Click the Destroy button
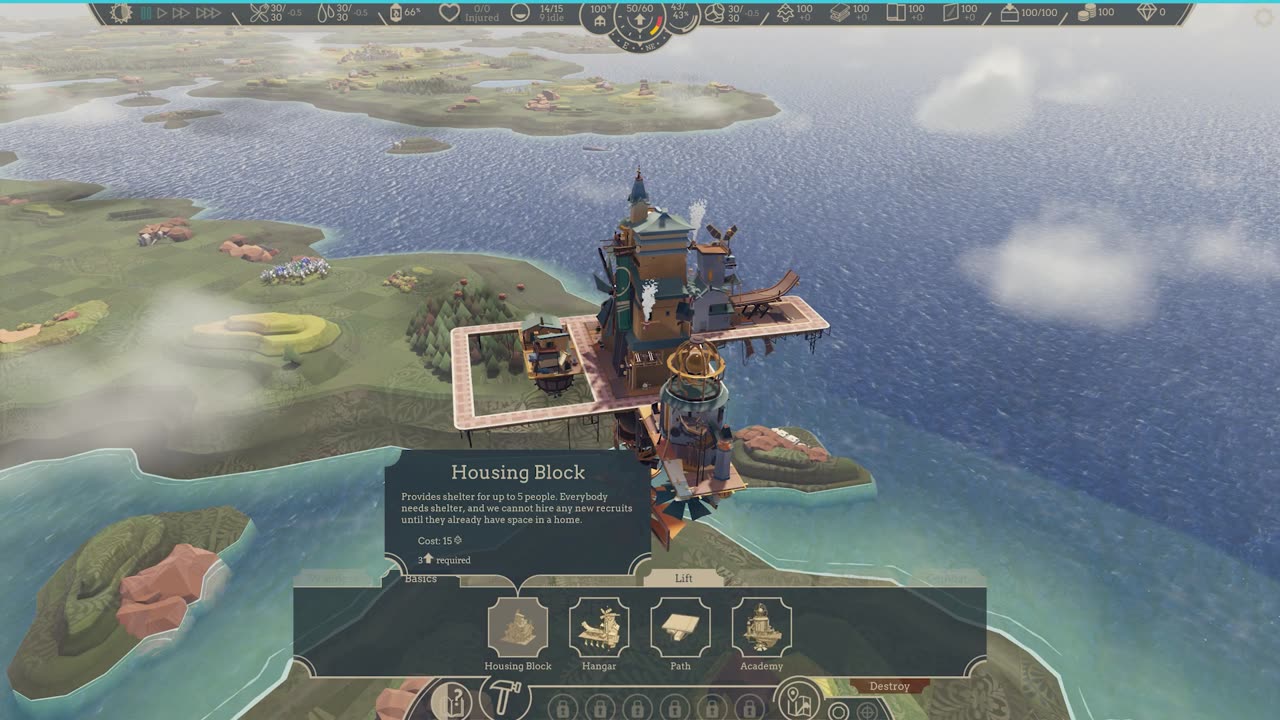1280x720 pixels. [889, 686]
